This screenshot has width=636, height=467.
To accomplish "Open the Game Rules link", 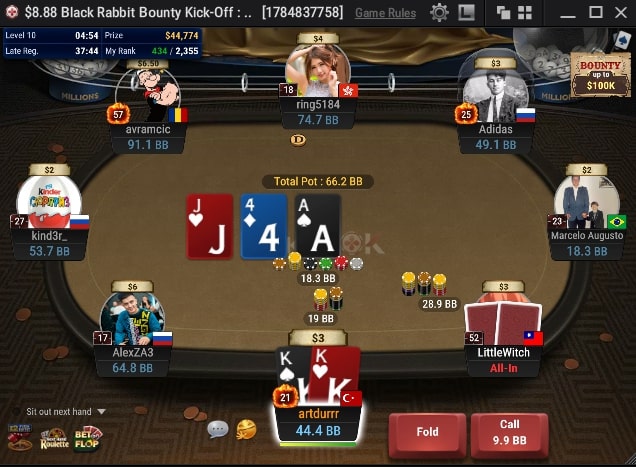I will (385, 13).
